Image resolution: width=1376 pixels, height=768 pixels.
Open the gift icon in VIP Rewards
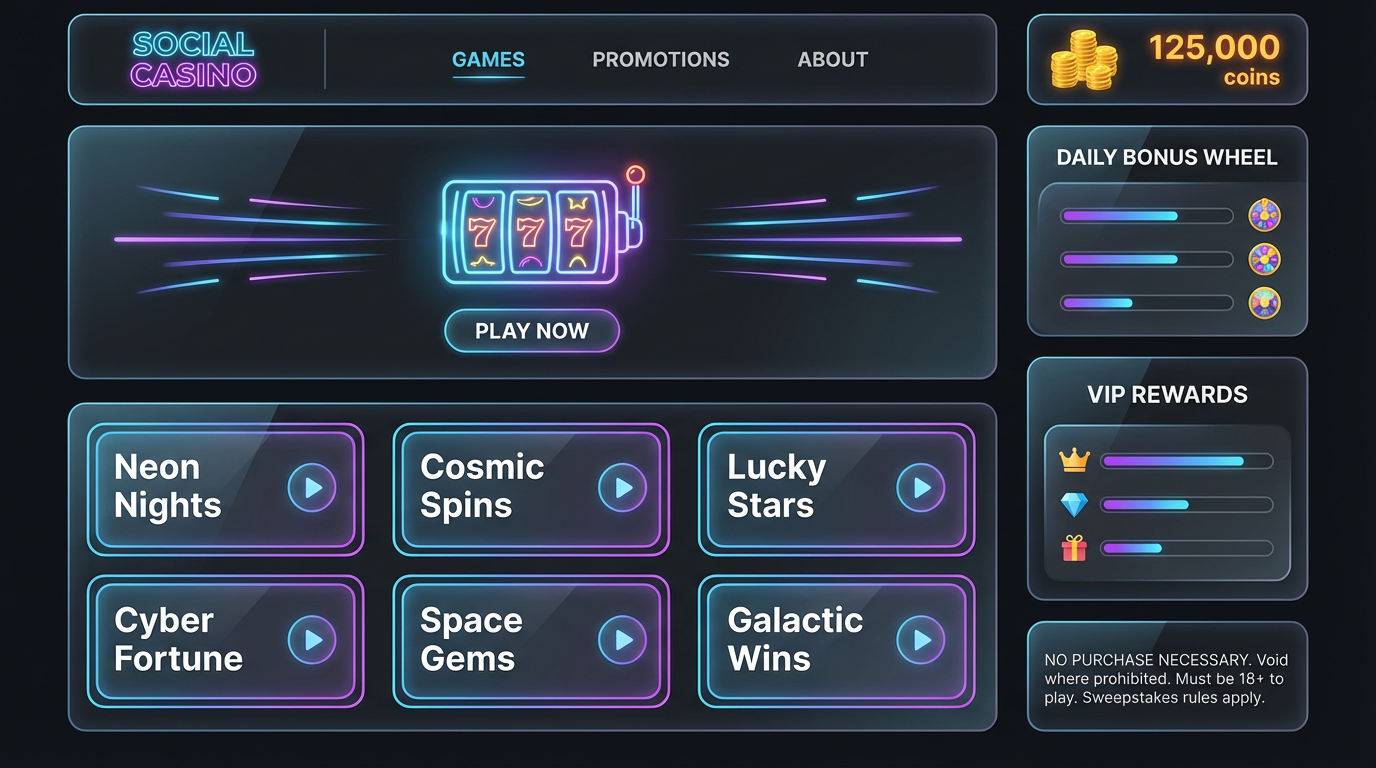[1074, 548]
